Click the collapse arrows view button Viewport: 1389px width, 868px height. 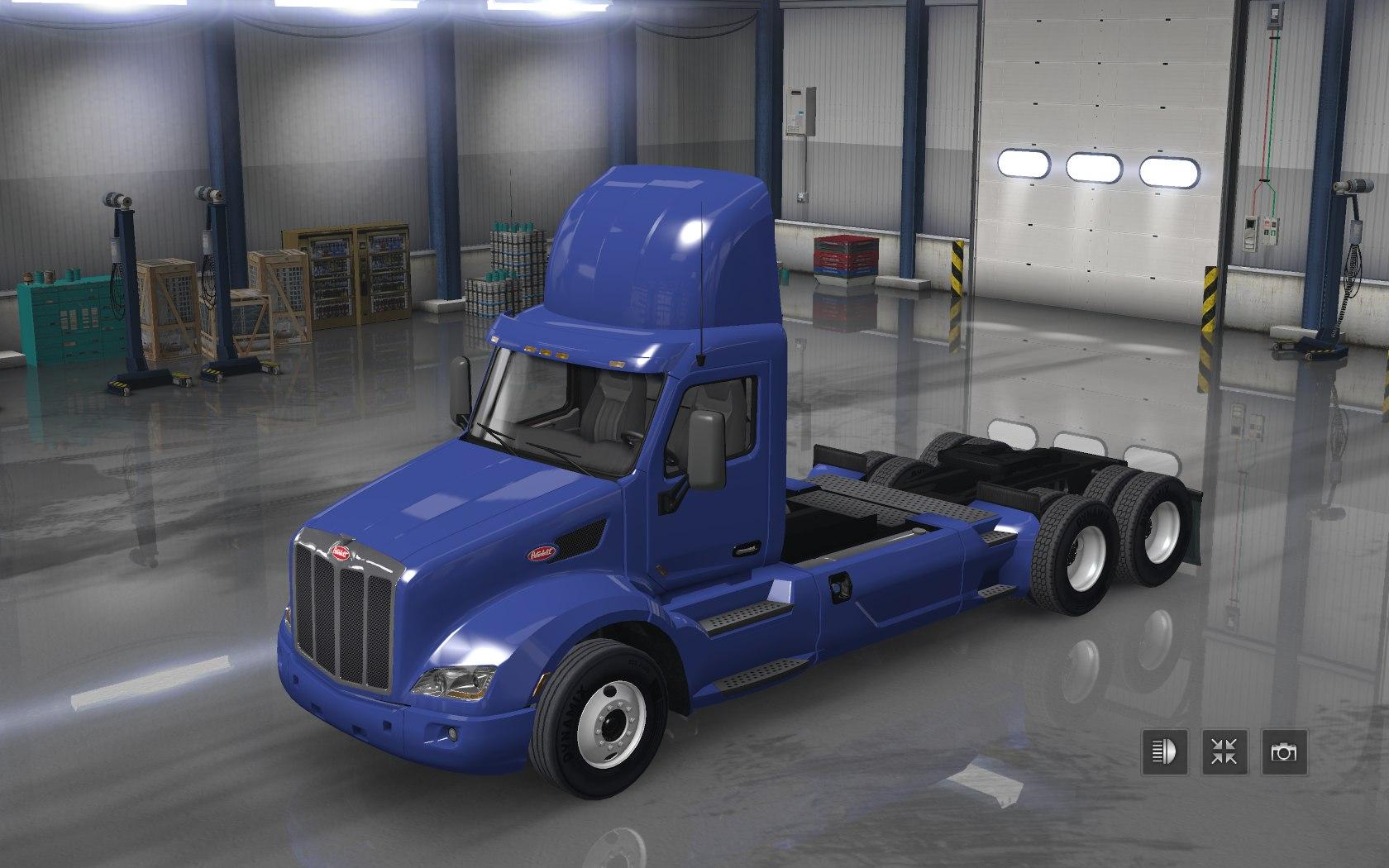1224,751
